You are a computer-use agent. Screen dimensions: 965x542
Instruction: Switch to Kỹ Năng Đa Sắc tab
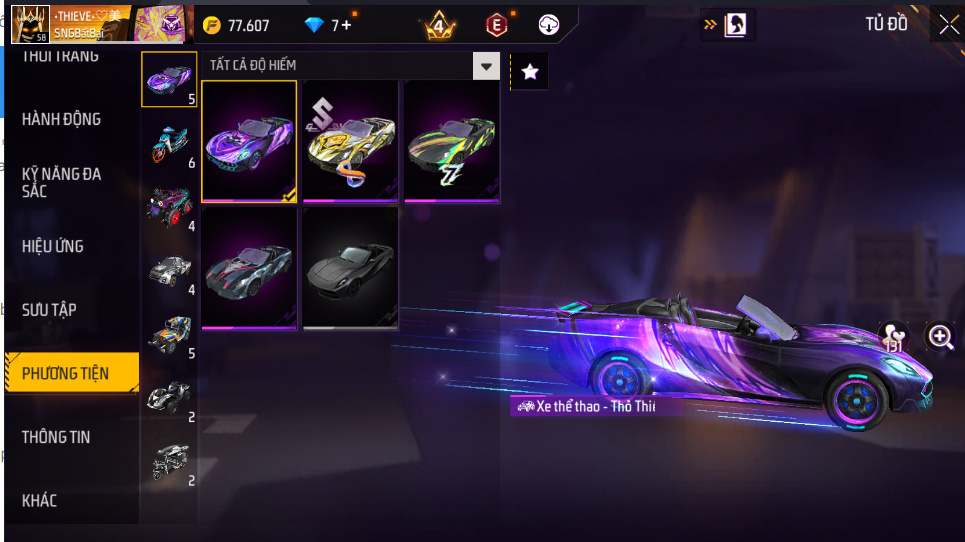pyautogui.click(x=62, y=182)
